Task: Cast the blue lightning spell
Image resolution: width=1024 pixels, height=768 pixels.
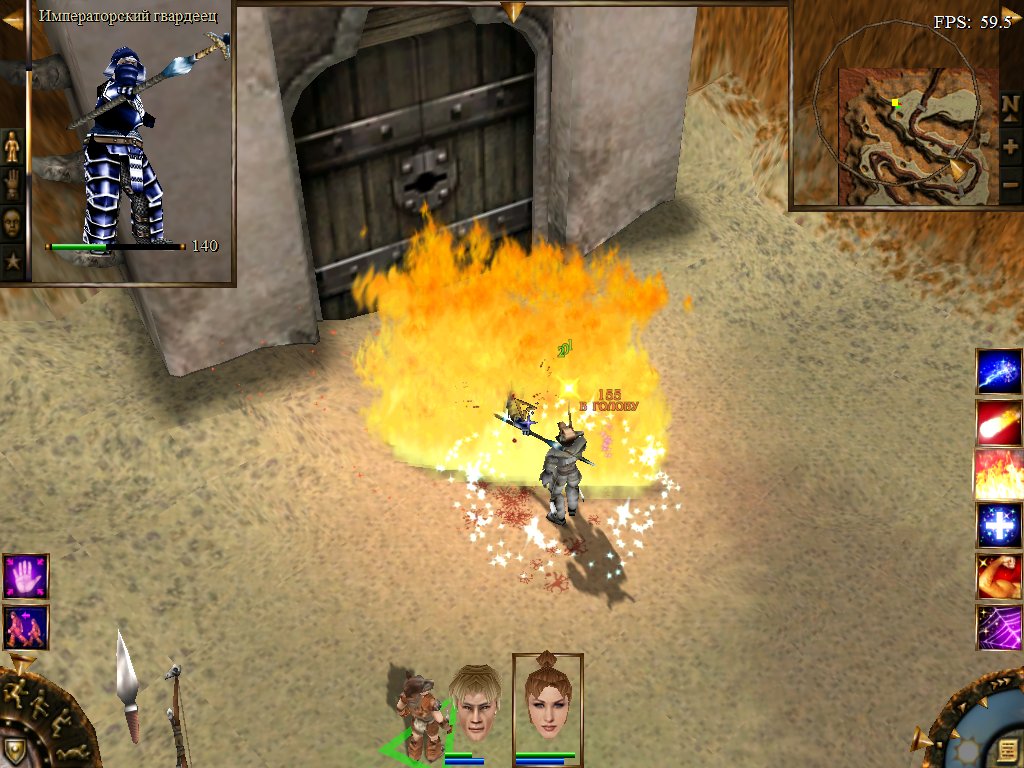Action: click(998, 372)
